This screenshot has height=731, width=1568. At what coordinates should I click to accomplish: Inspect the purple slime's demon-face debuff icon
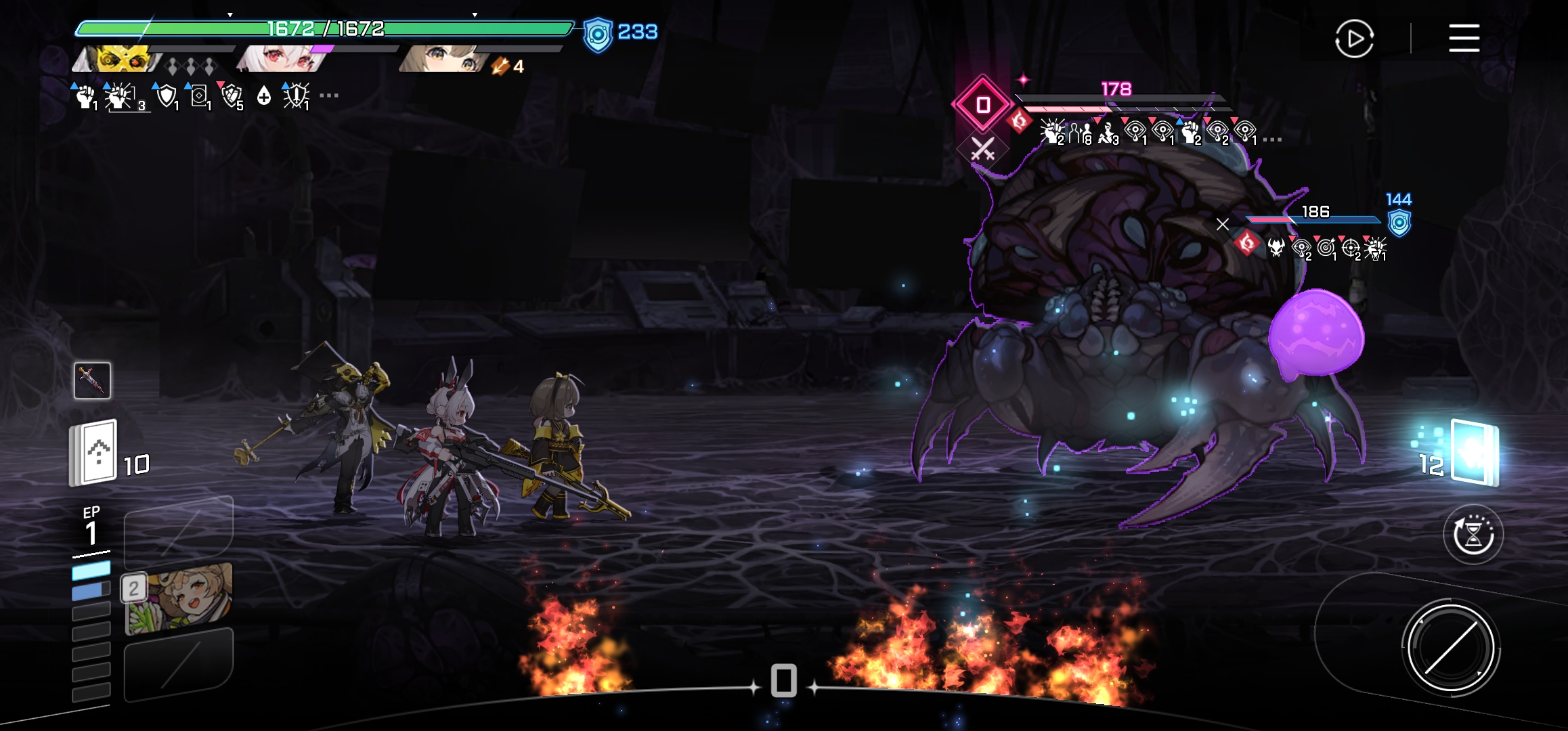[1276, 248]
